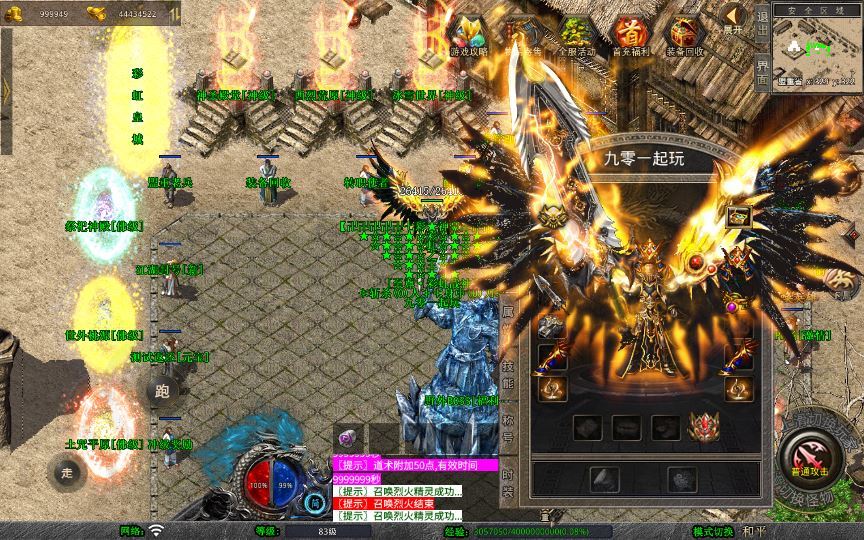
Task: Toggle the 跑 run button
Action: point(162,392)
